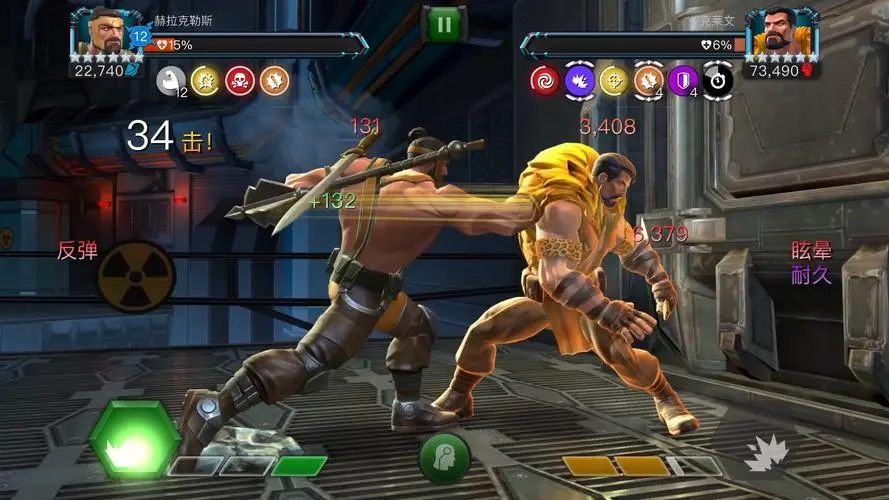
Task: Inspect the red skull buff icon
Action: (240, 81)
